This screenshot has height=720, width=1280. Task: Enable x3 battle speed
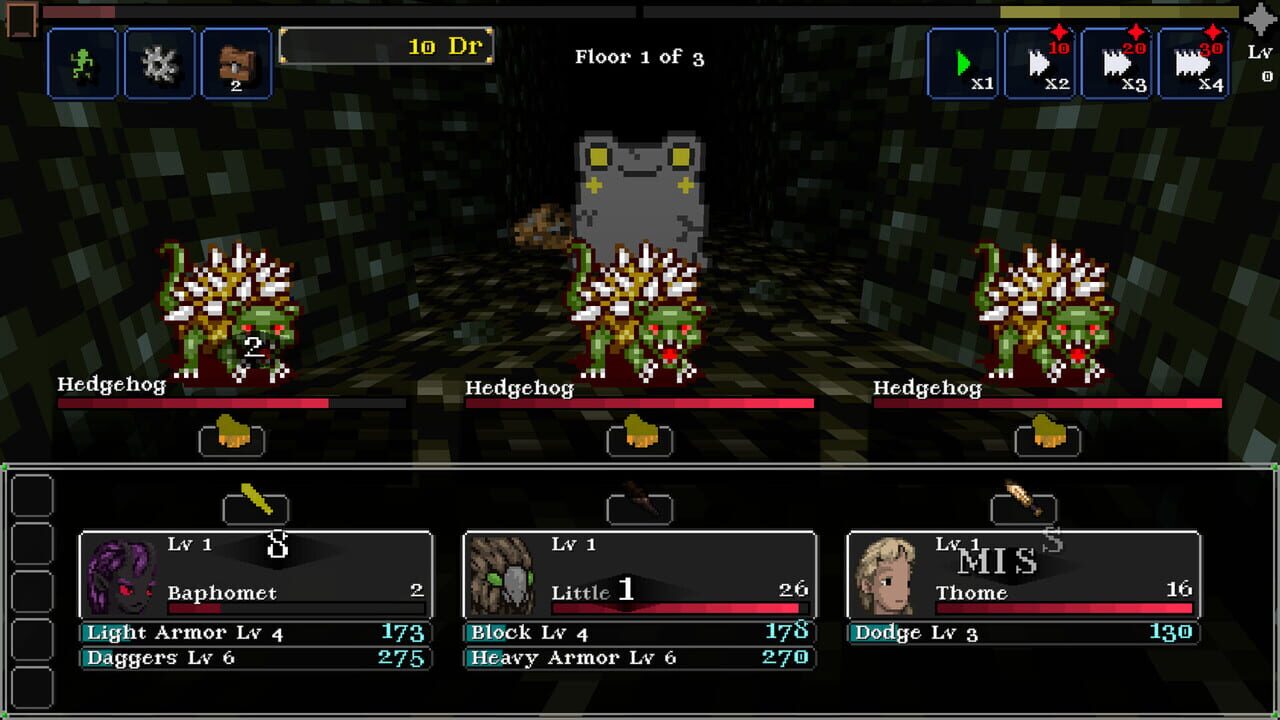[x=1117, y=62]
